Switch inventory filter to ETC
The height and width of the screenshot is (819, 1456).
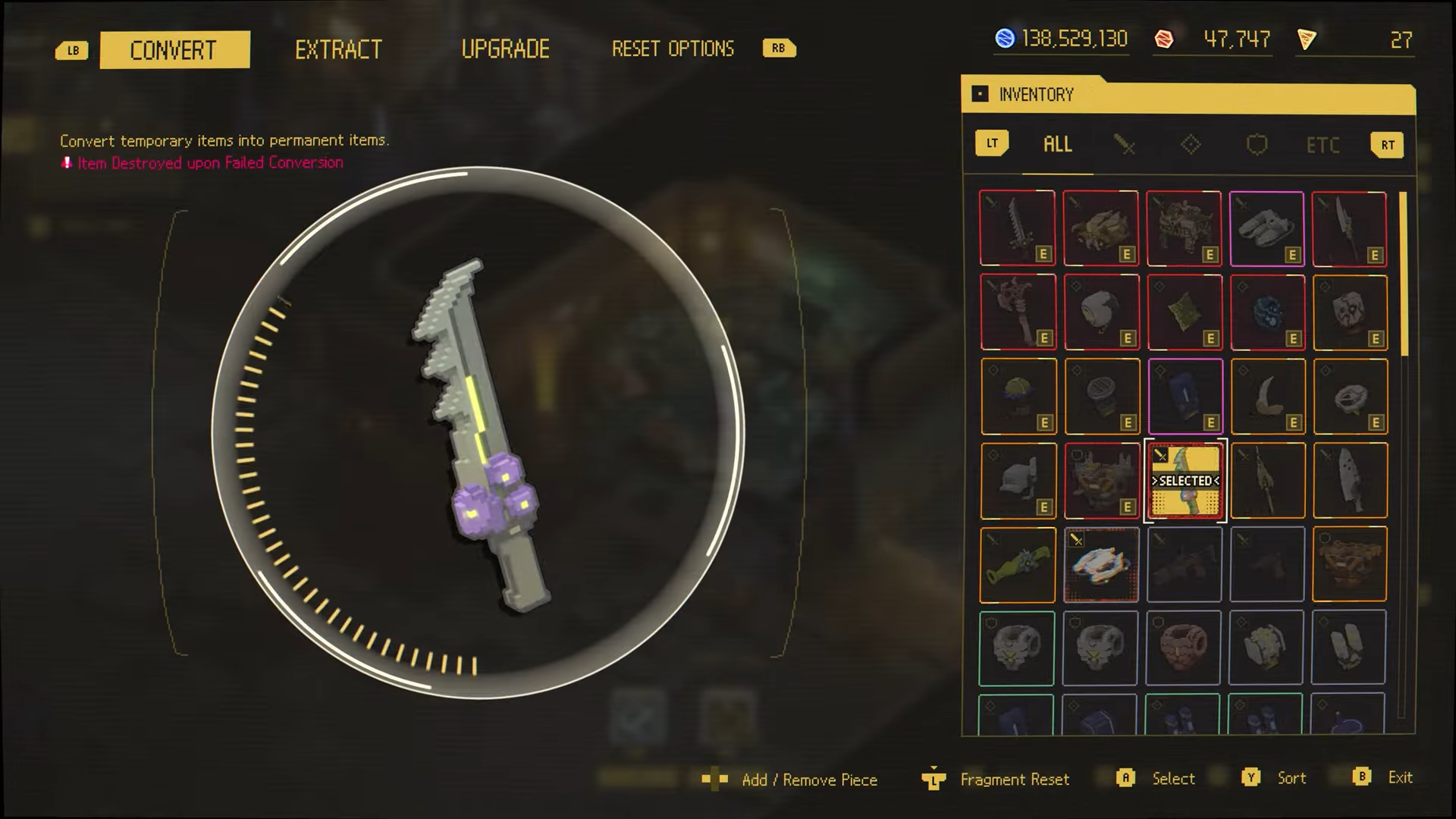(x=1323, y=145)
